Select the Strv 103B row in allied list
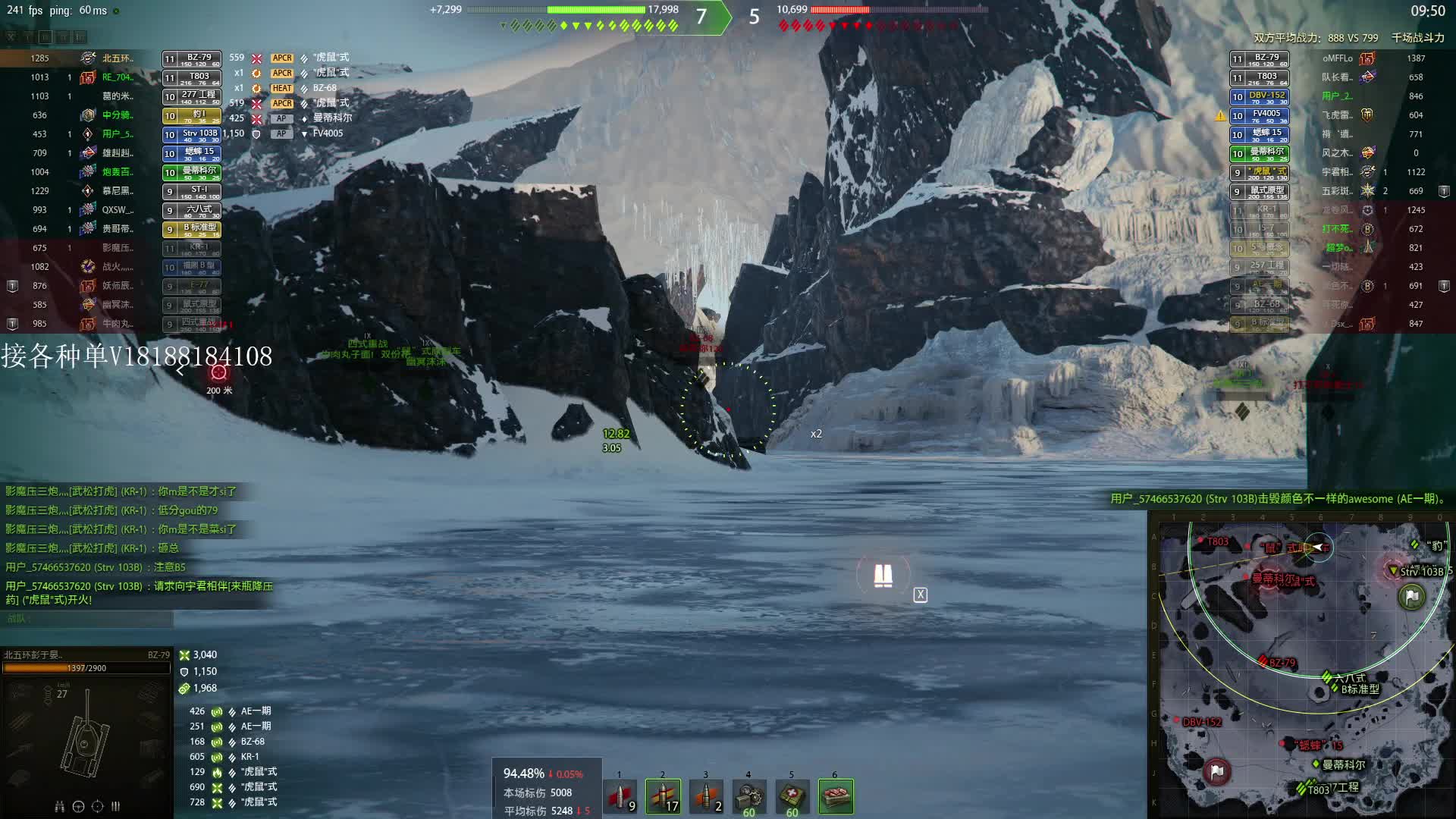1456x819 pixels. tap(191, 134)
